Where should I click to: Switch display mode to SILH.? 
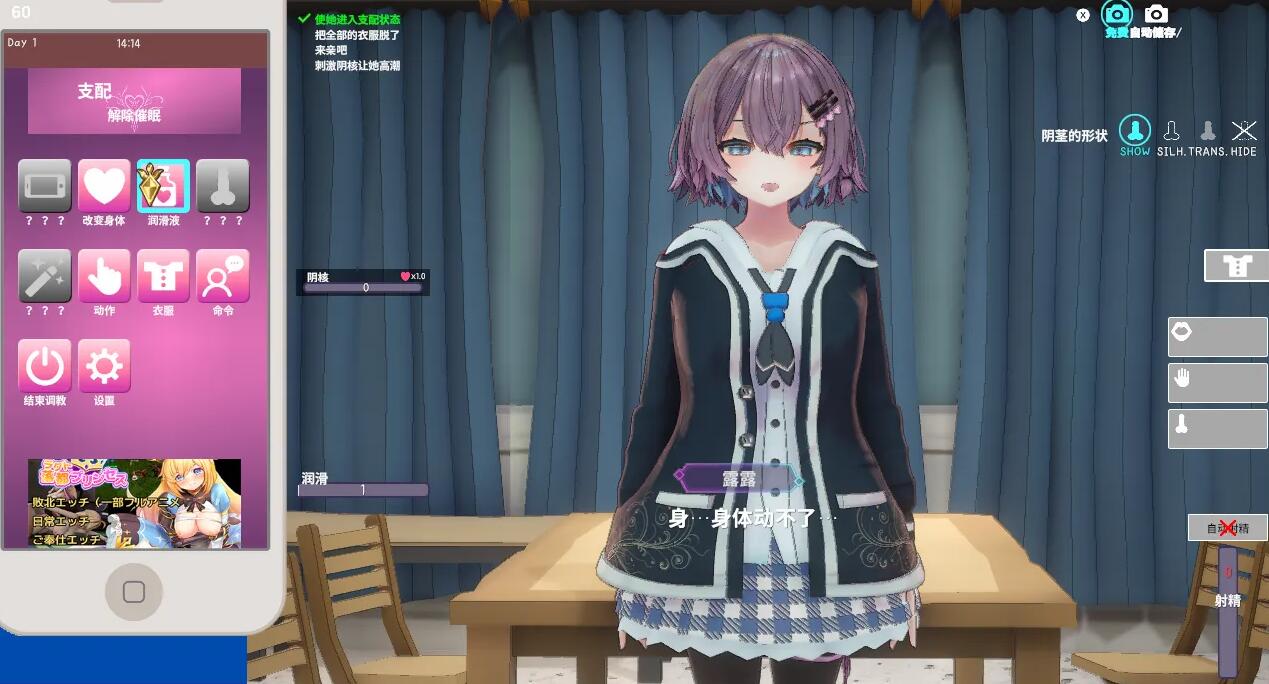pos(1171,132)
